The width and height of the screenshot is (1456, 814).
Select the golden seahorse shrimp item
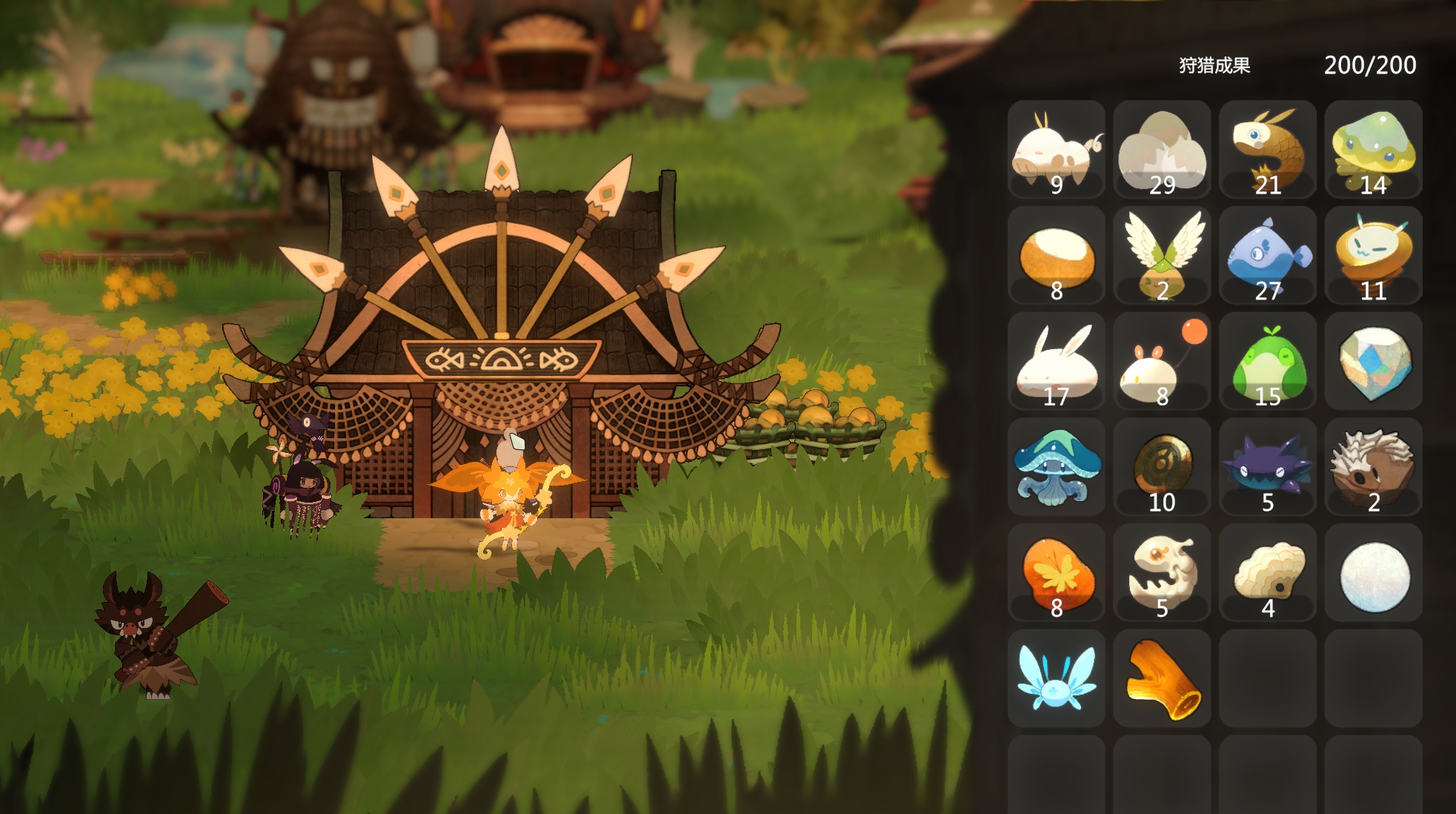pyautogui.click(x=1267, y=150)
